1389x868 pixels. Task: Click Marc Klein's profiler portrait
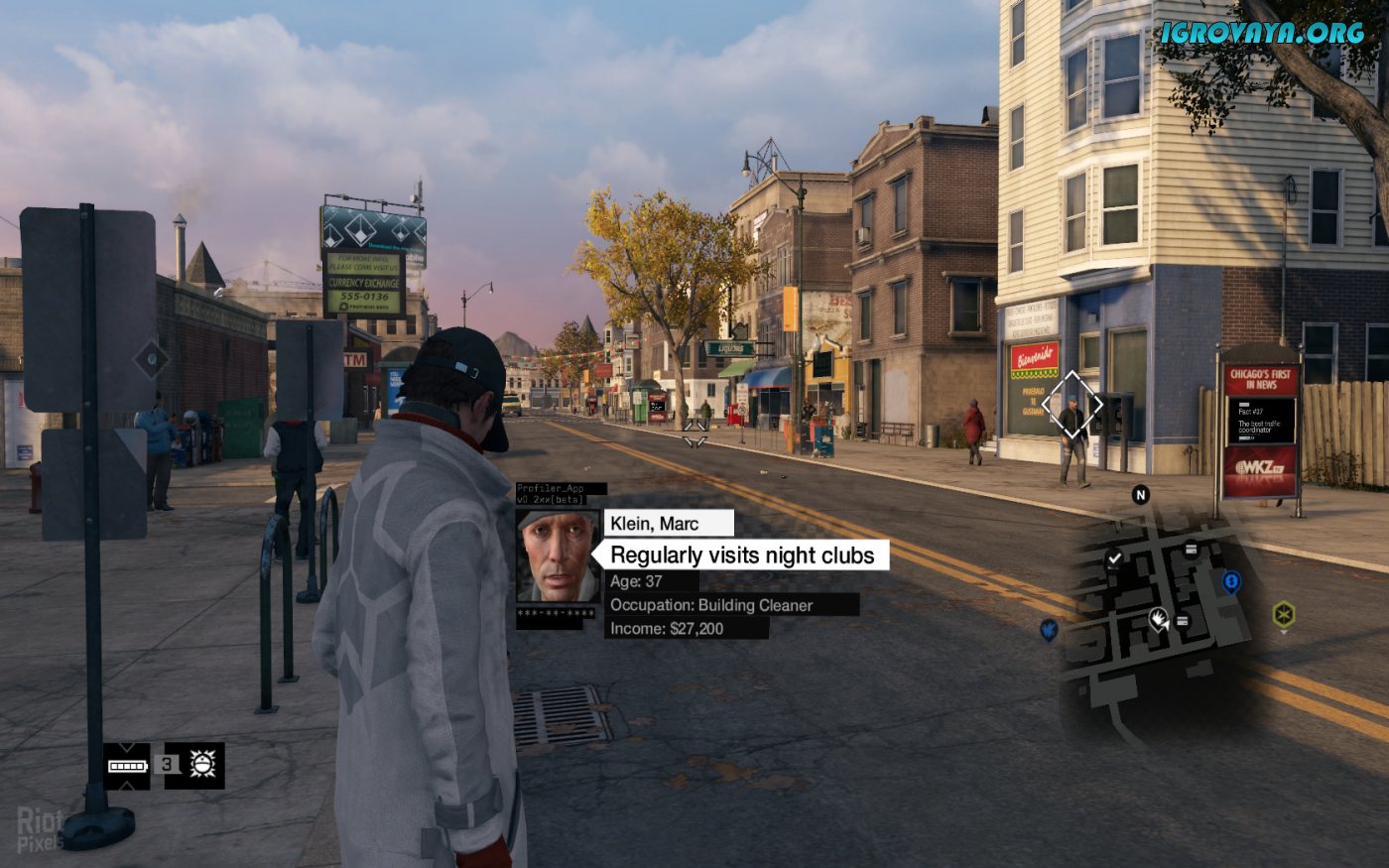point(557,556)
